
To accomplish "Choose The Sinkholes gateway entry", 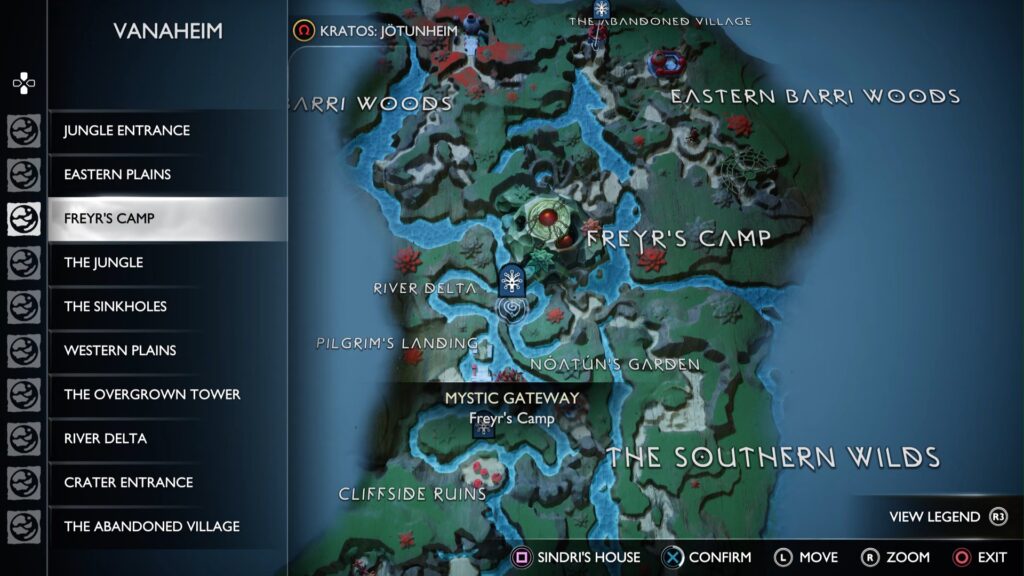I will [x=116, y=307].
